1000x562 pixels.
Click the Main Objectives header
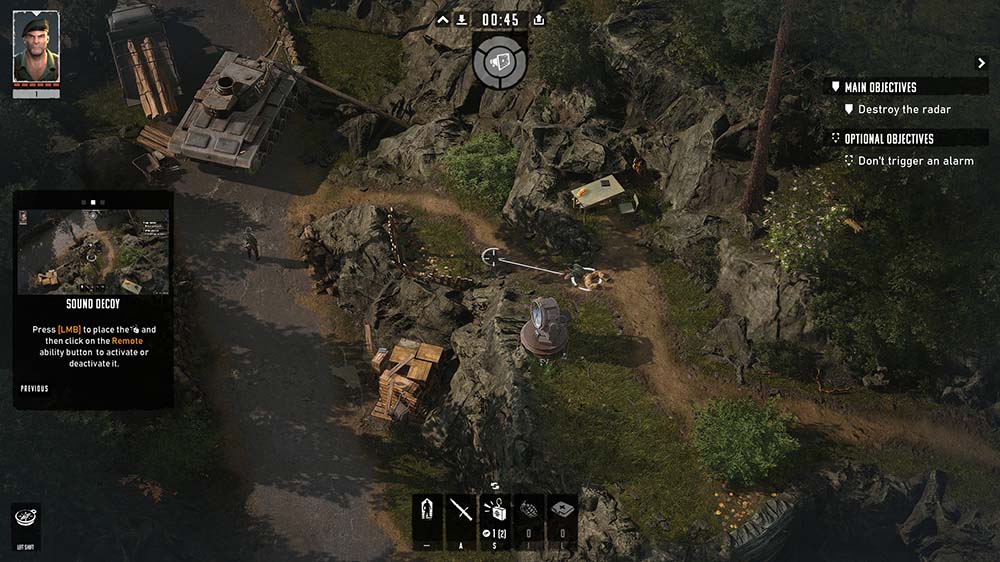pyautogui.click(x=880, y=87)
